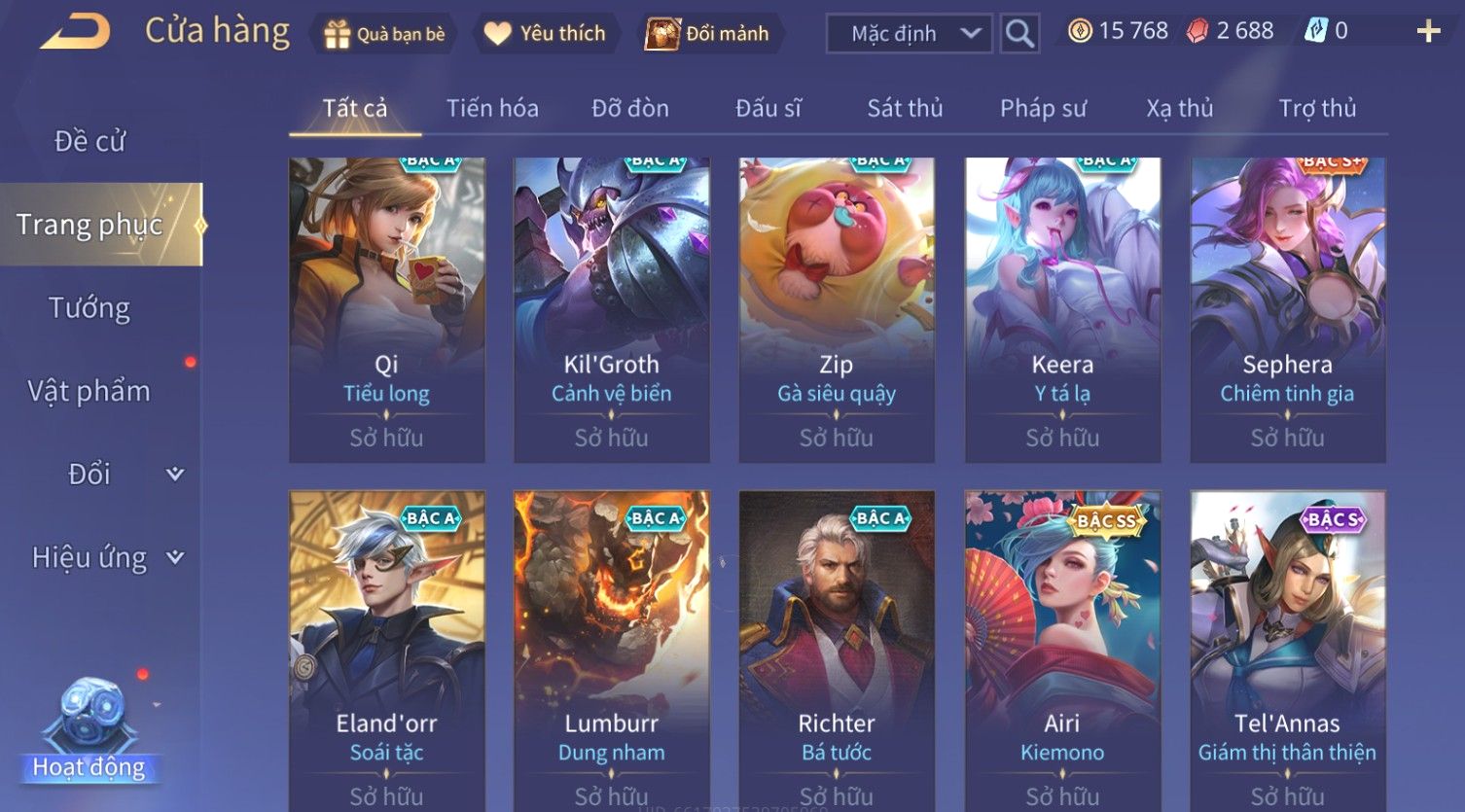This screenshot has height=812, width=1465.
Task: Select the Đỡ đòn category tab
Action: click(629, 108)
